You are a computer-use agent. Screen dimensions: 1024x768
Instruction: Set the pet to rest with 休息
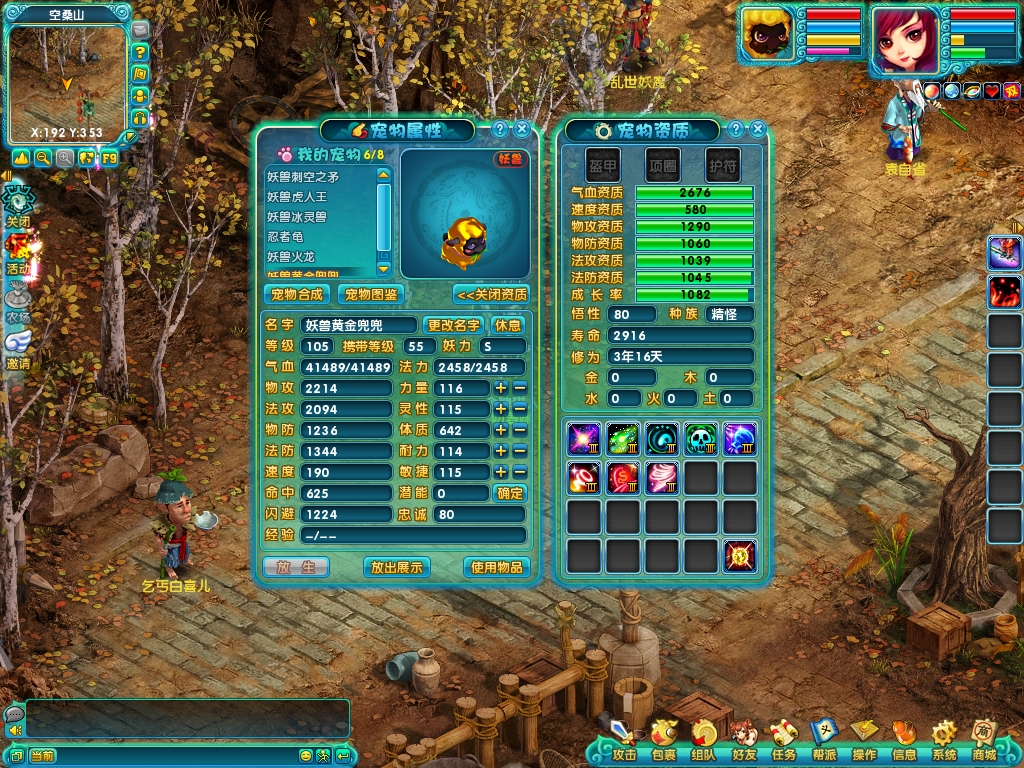(507, 325)
